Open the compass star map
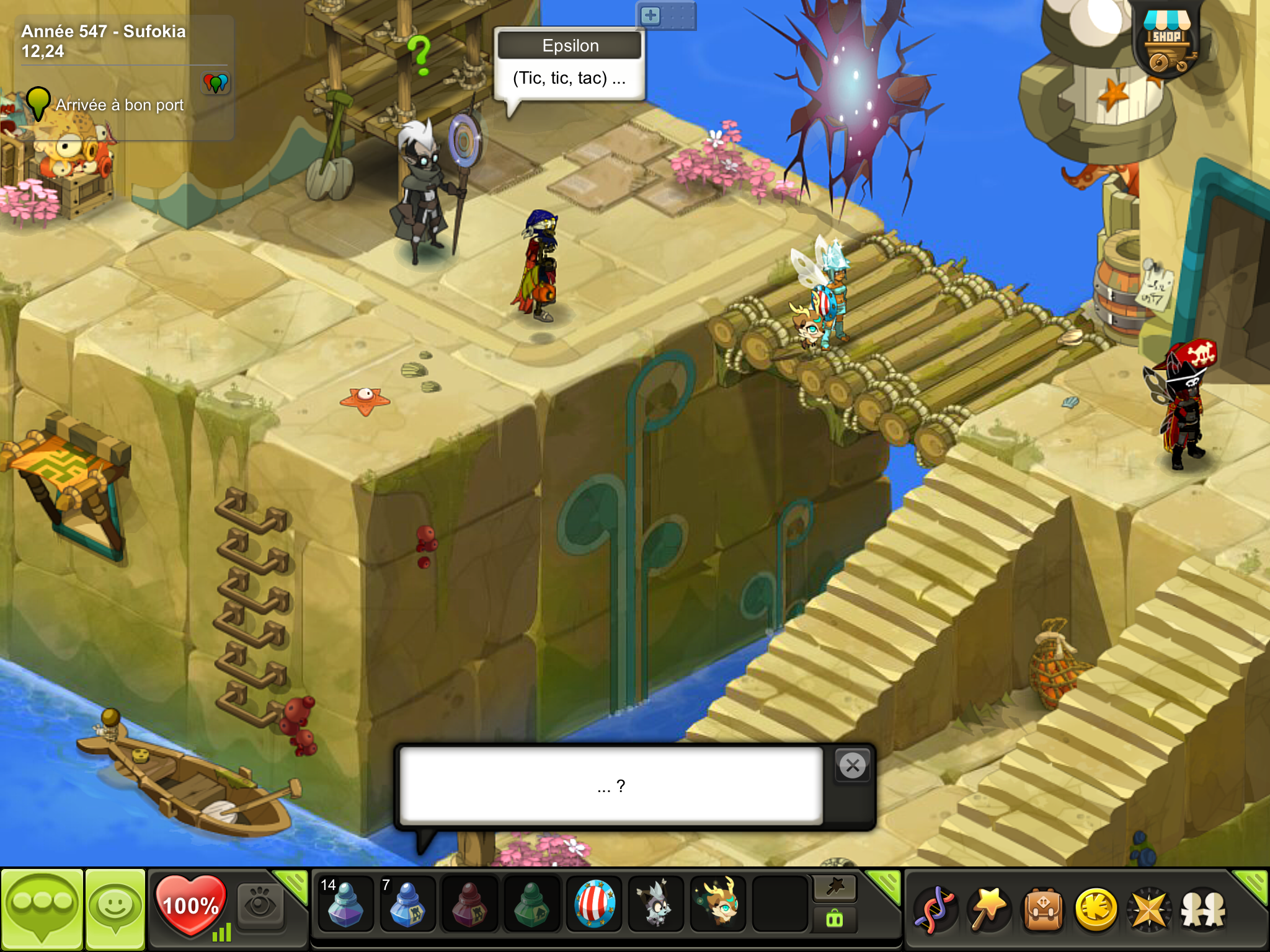Image resolution: width=1270 pixels, height=952 pixels. (x=1150, y=910)
